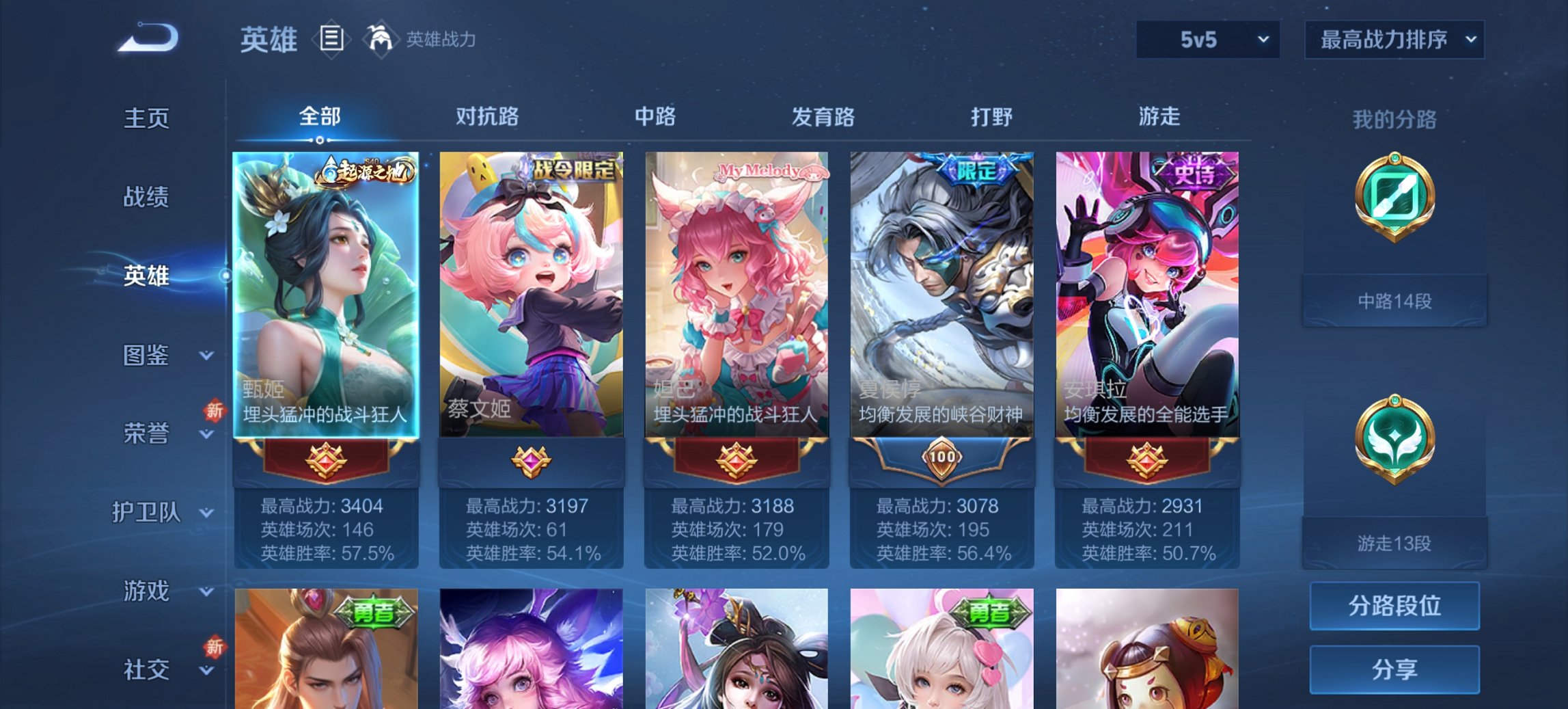Select the 全部 filter to show all heroes
The width and height of the screenshot is (1568, 709).
320,117
